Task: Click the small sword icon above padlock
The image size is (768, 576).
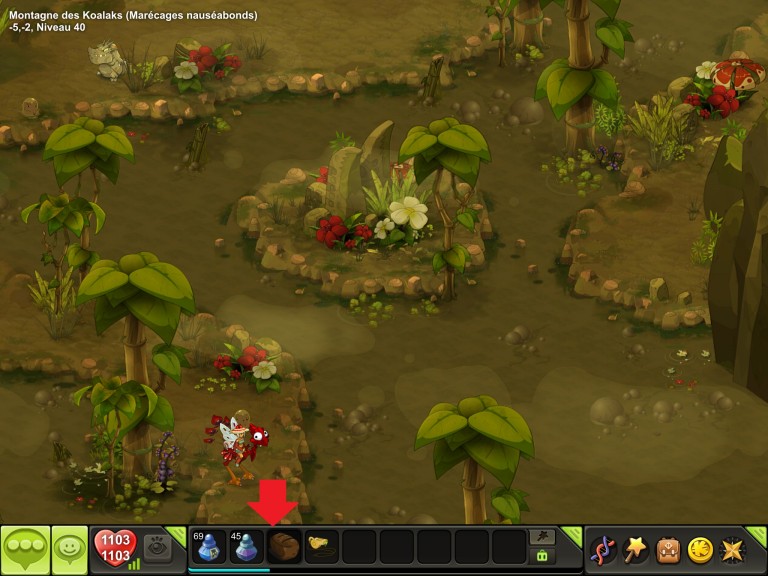Action: tap(543, 537)
